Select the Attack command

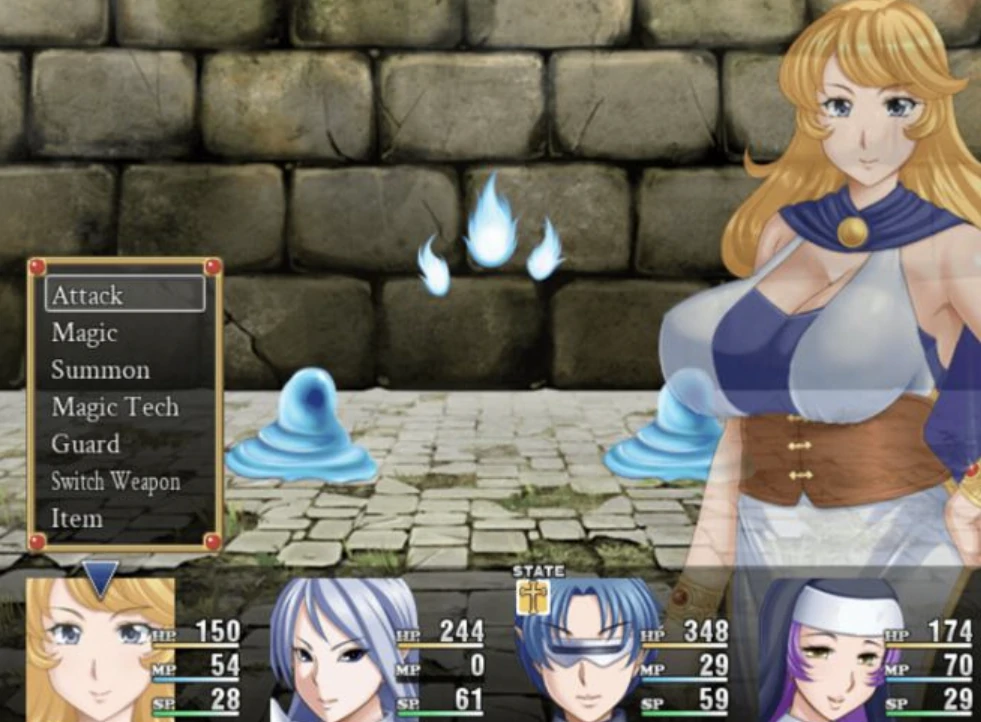[x=125, y=295]
